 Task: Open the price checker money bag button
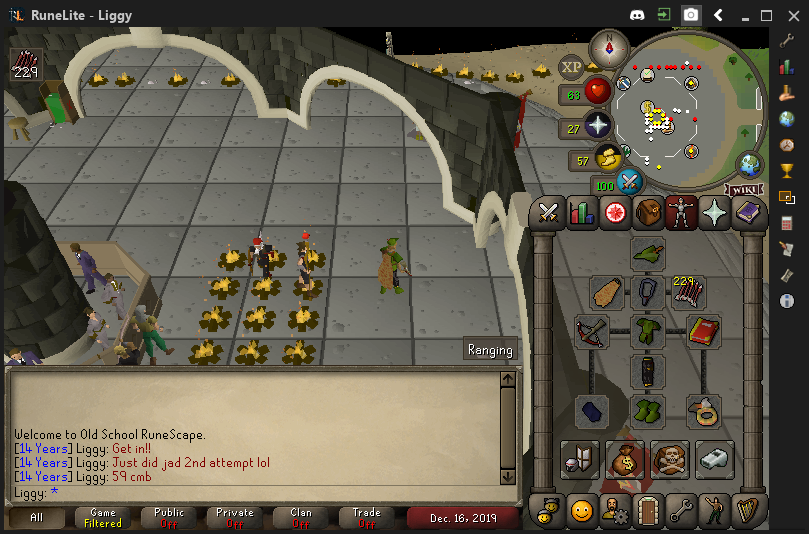pos(625,459)
